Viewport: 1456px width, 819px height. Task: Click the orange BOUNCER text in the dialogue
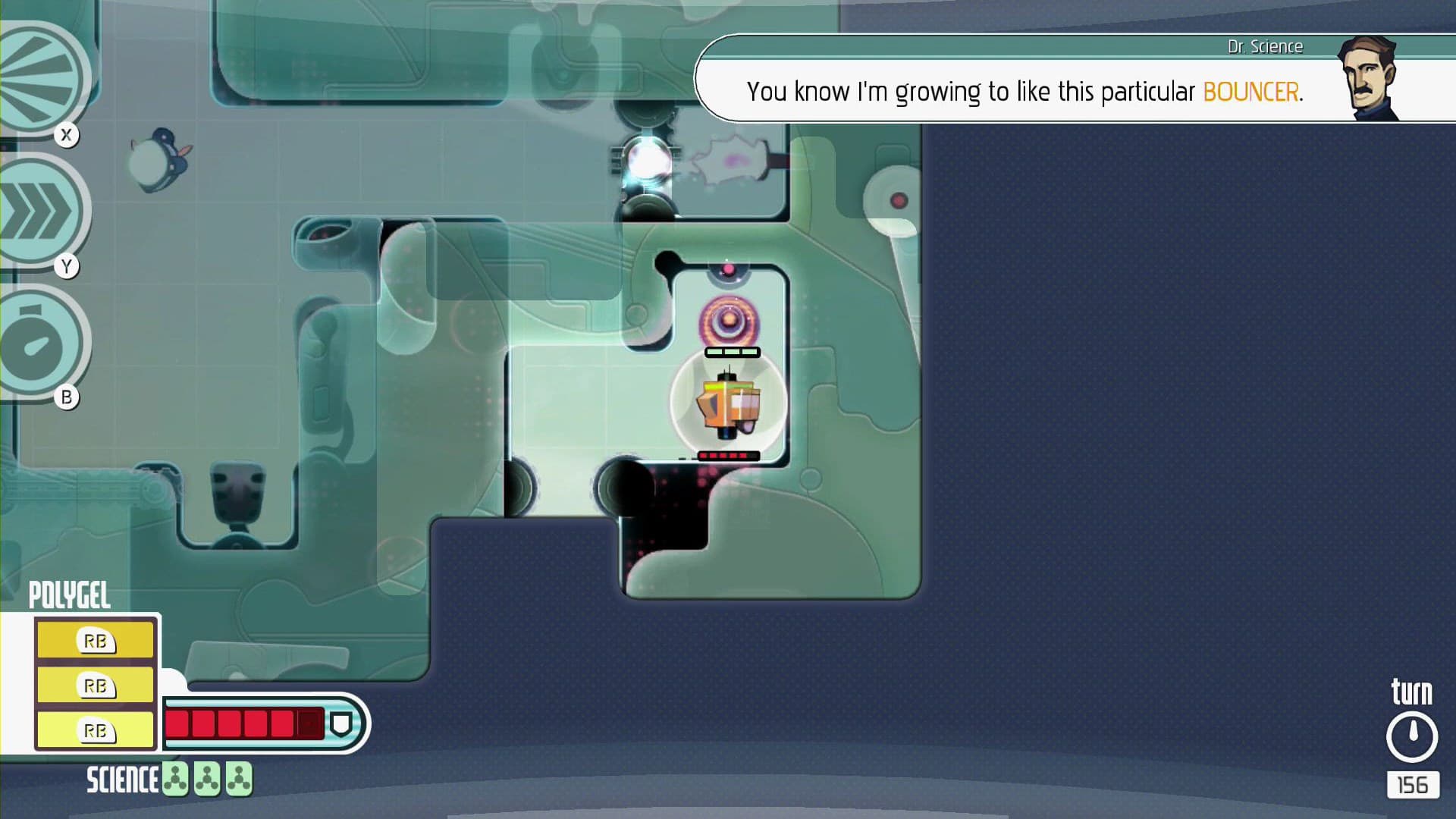[1250, 91]
